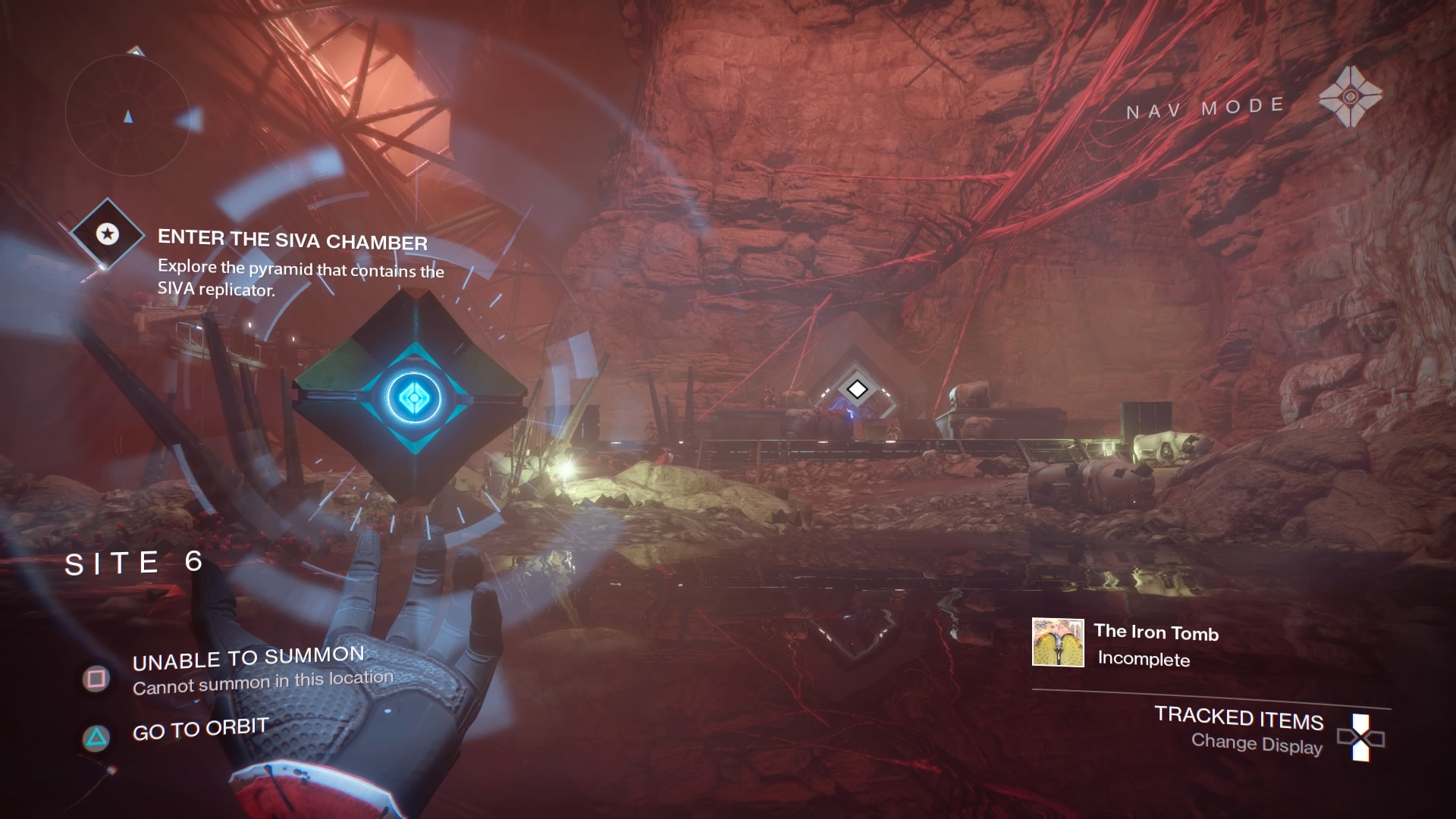Choose the Go To Orbit option
The width and height of the screenshot is (1456, 819).
[200, 730]
